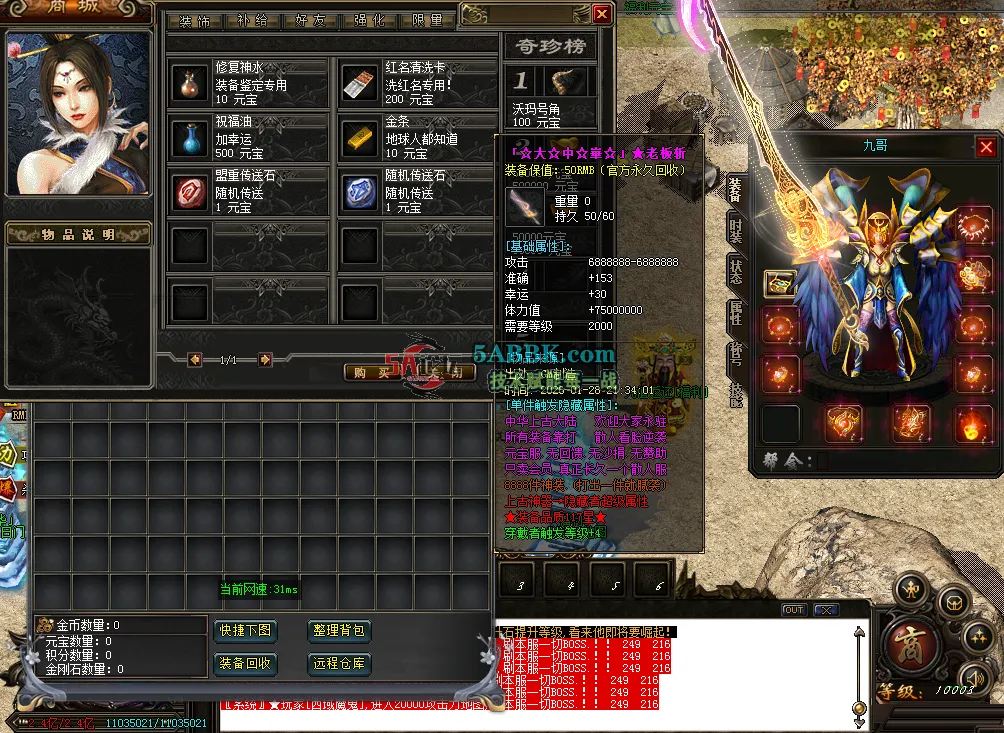1004x733 pixels.
Task: Click the 整理背包 sort bag button
Action: [341, 631]
